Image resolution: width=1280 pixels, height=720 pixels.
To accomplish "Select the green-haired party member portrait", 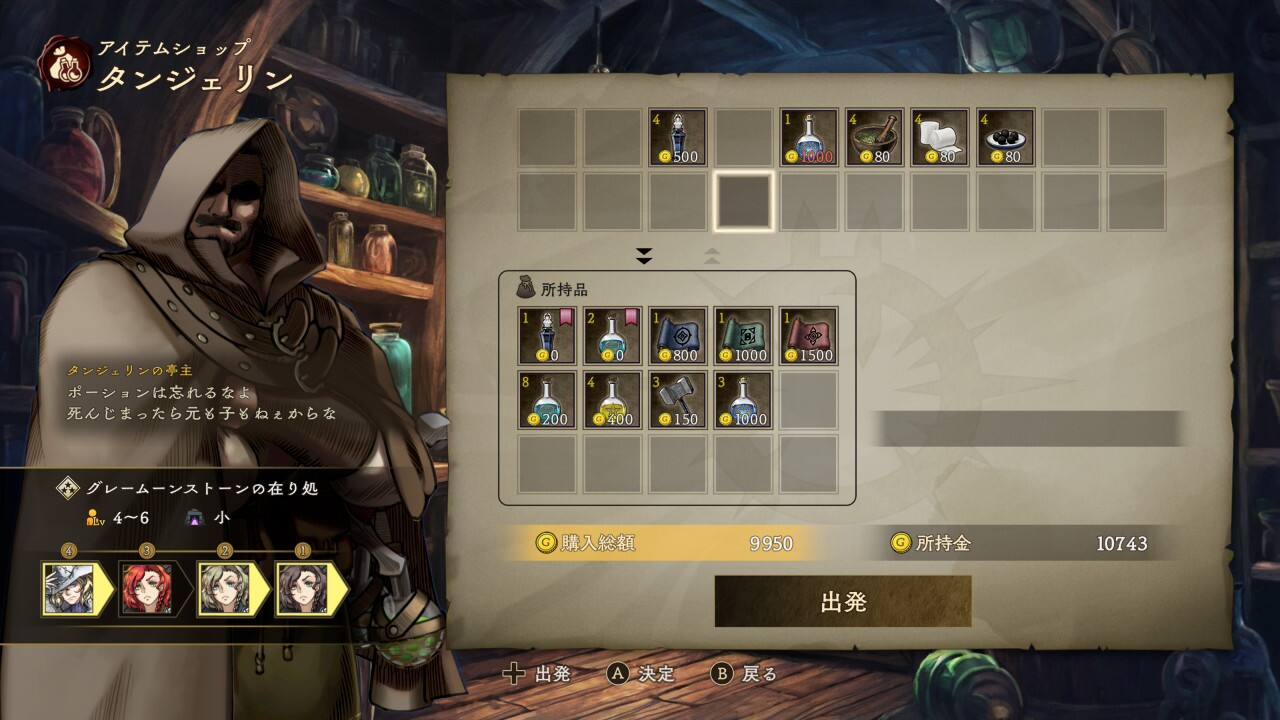I will (224, 588).
